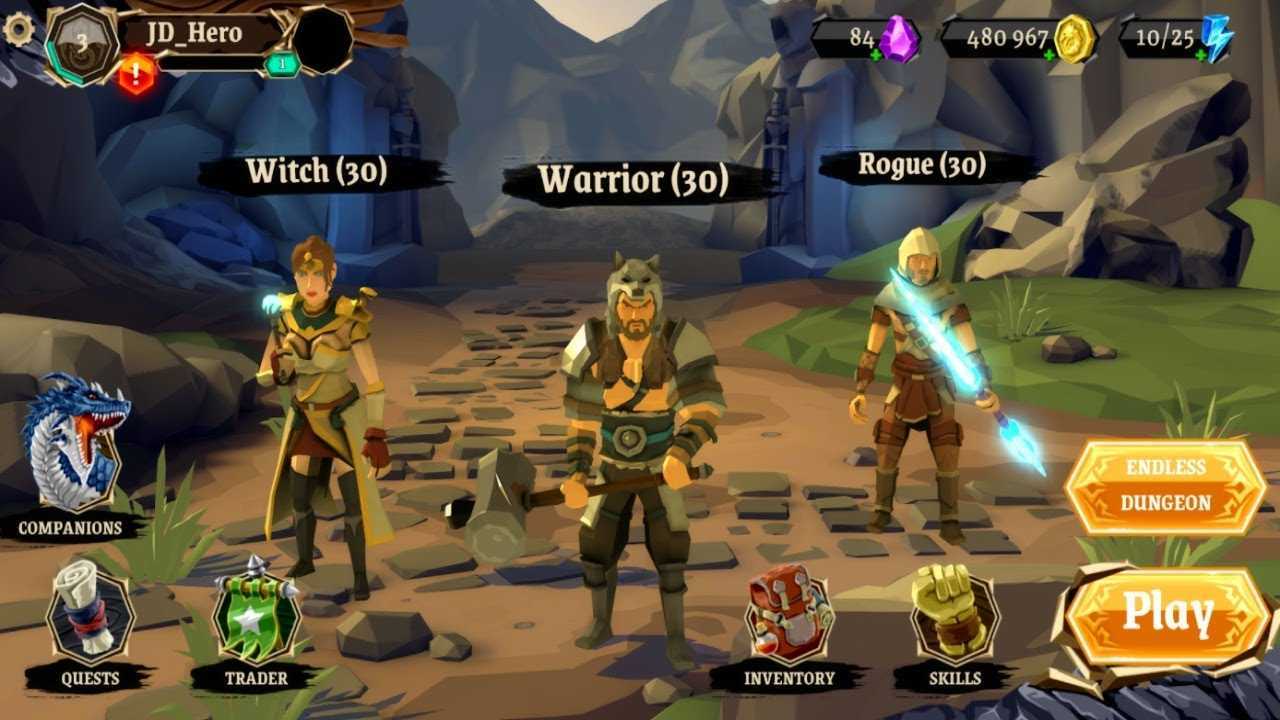Buy more gold coins
This screenshot has height=720, width=1280.
(1050, 55)
